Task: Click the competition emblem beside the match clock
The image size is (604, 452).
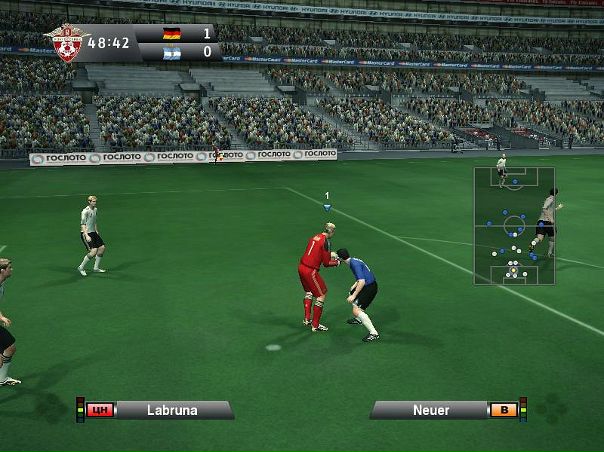Action: coord(67,43)
